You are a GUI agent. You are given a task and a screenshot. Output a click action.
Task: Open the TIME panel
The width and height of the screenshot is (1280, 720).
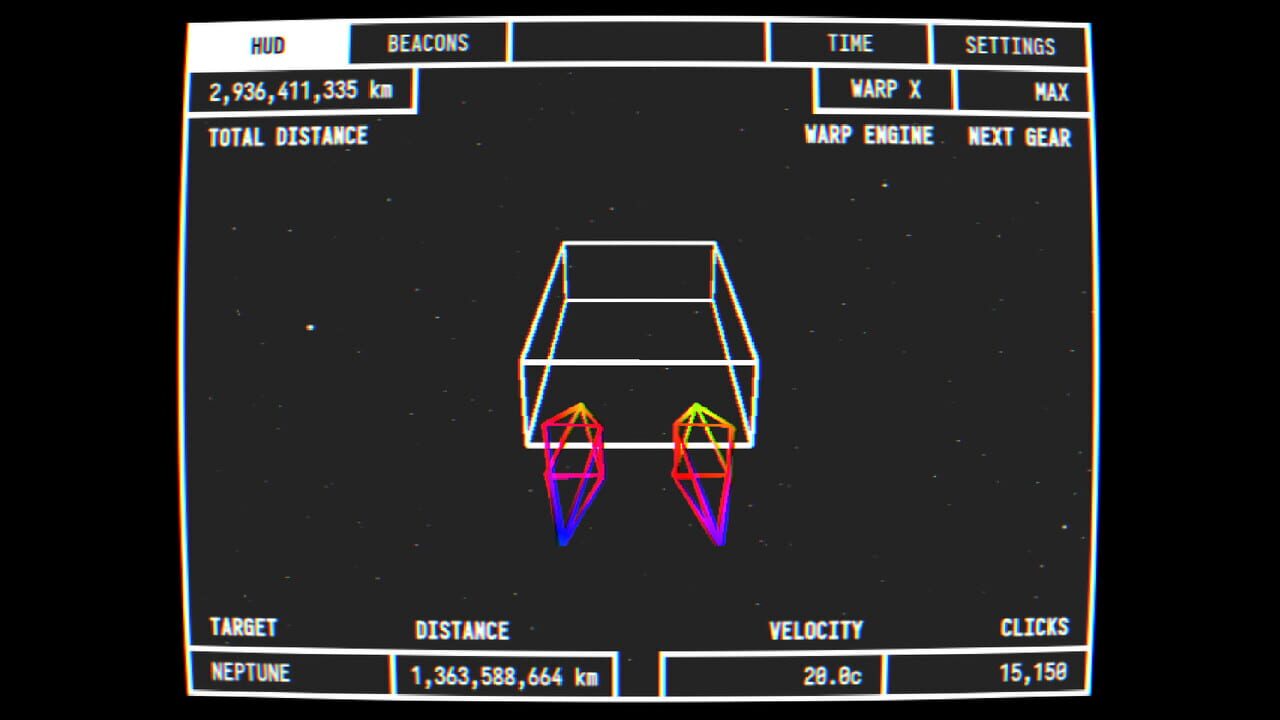click(x=849, y=42)
